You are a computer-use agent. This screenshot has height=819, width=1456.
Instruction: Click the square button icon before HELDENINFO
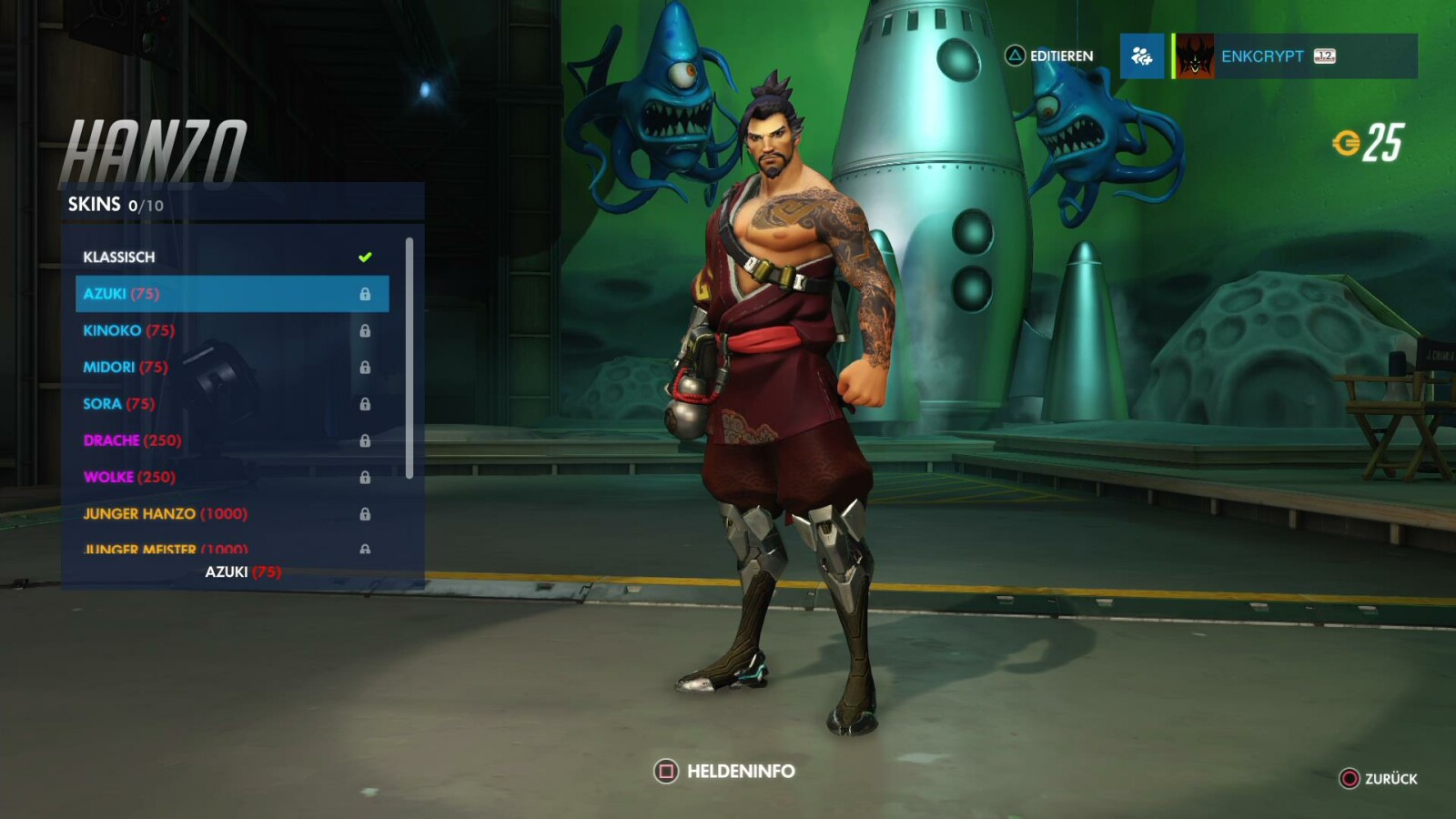tap(665, 770)
